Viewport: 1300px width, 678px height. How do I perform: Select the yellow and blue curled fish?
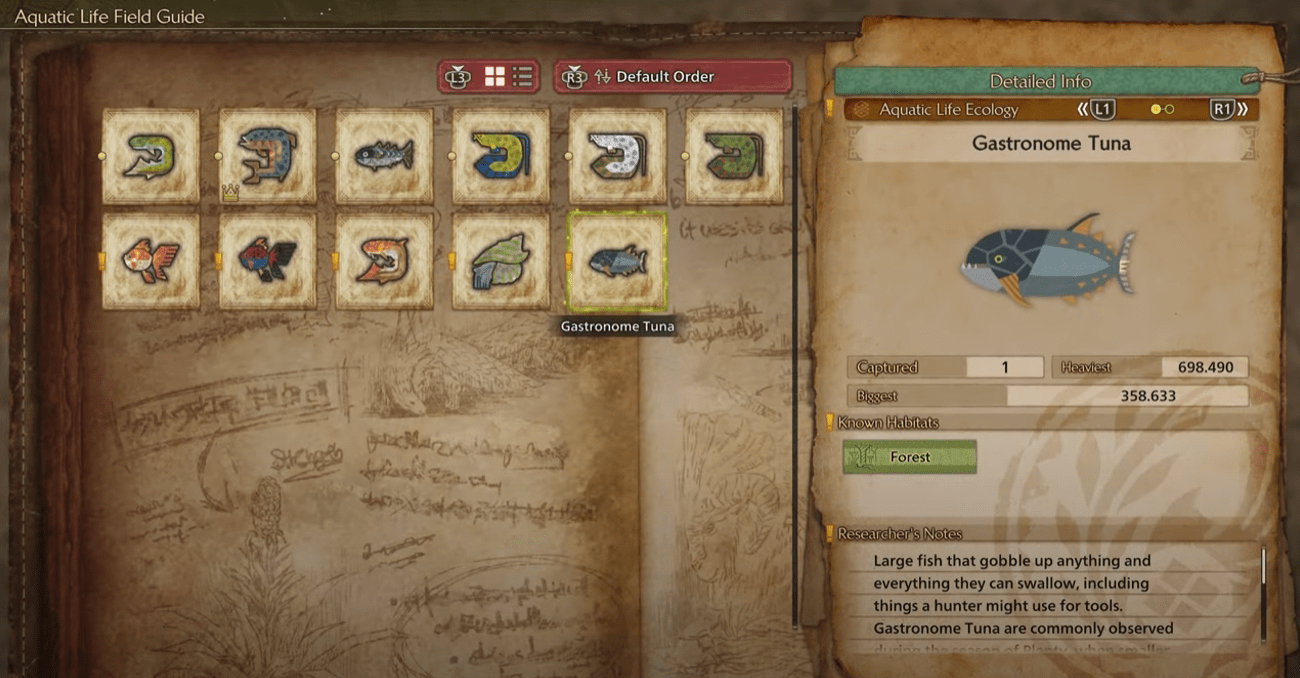(x=500, y=156)
